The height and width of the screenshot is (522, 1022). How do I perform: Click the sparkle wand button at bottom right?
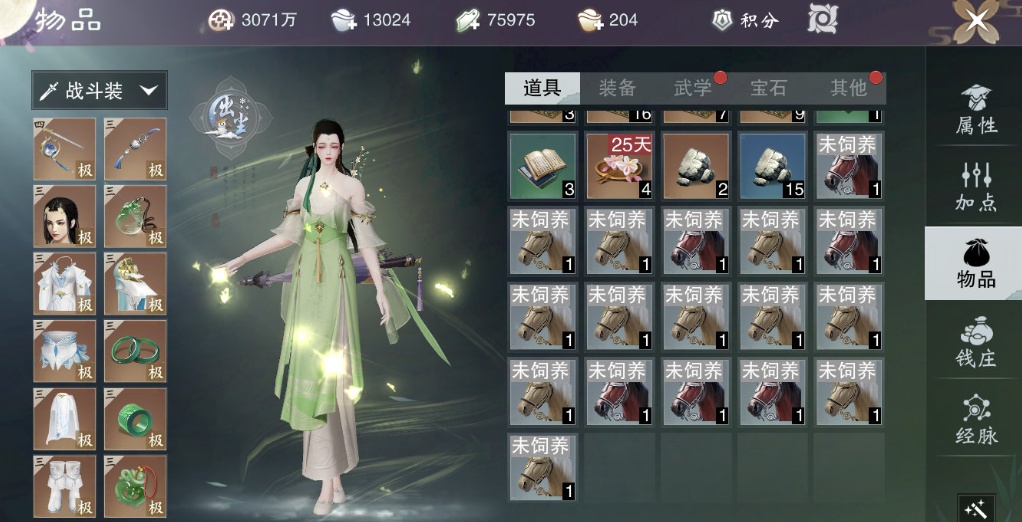point(975,508)
